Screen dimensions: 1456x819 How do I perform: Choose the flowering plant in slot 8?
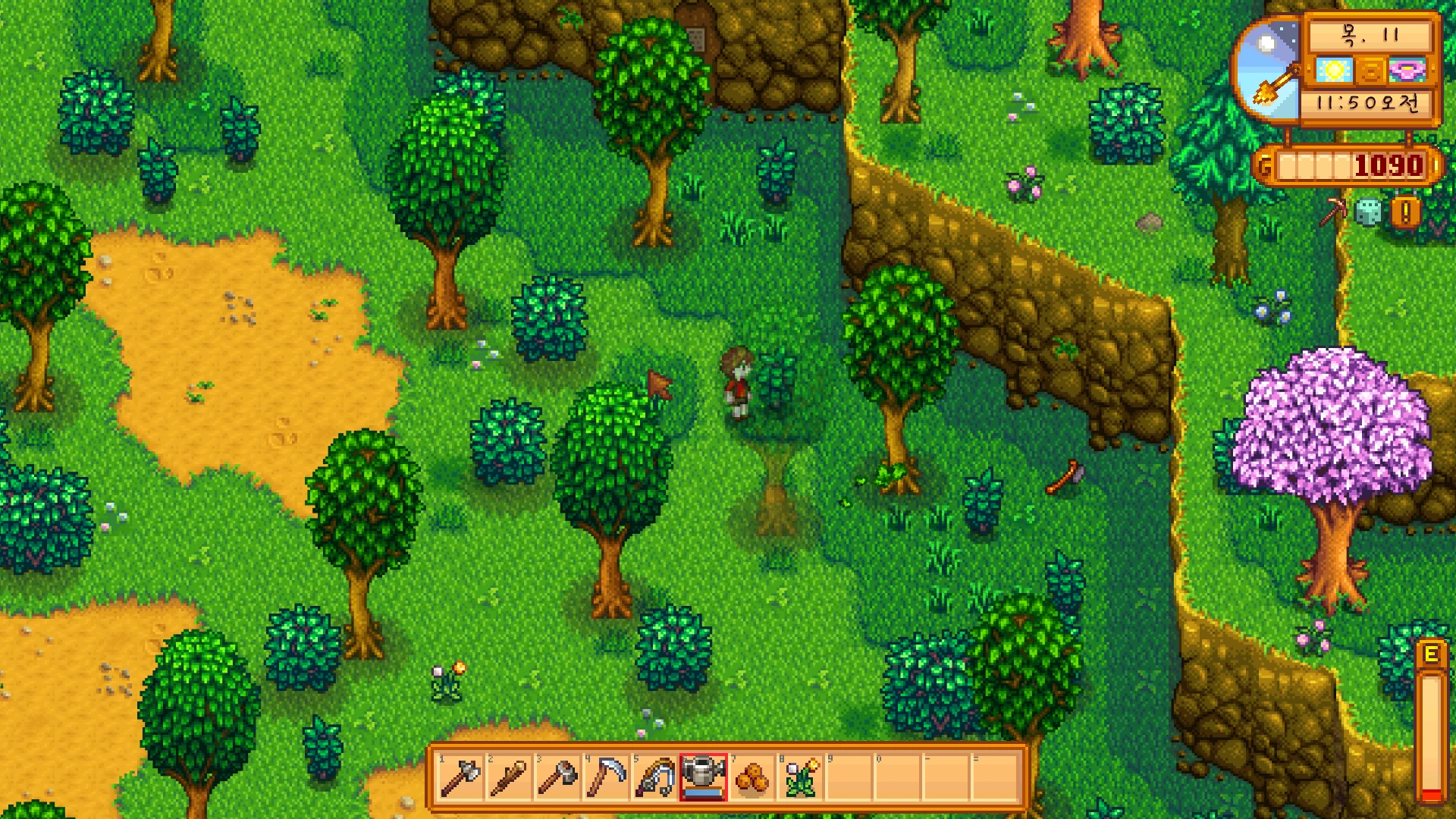pos(800,777)
